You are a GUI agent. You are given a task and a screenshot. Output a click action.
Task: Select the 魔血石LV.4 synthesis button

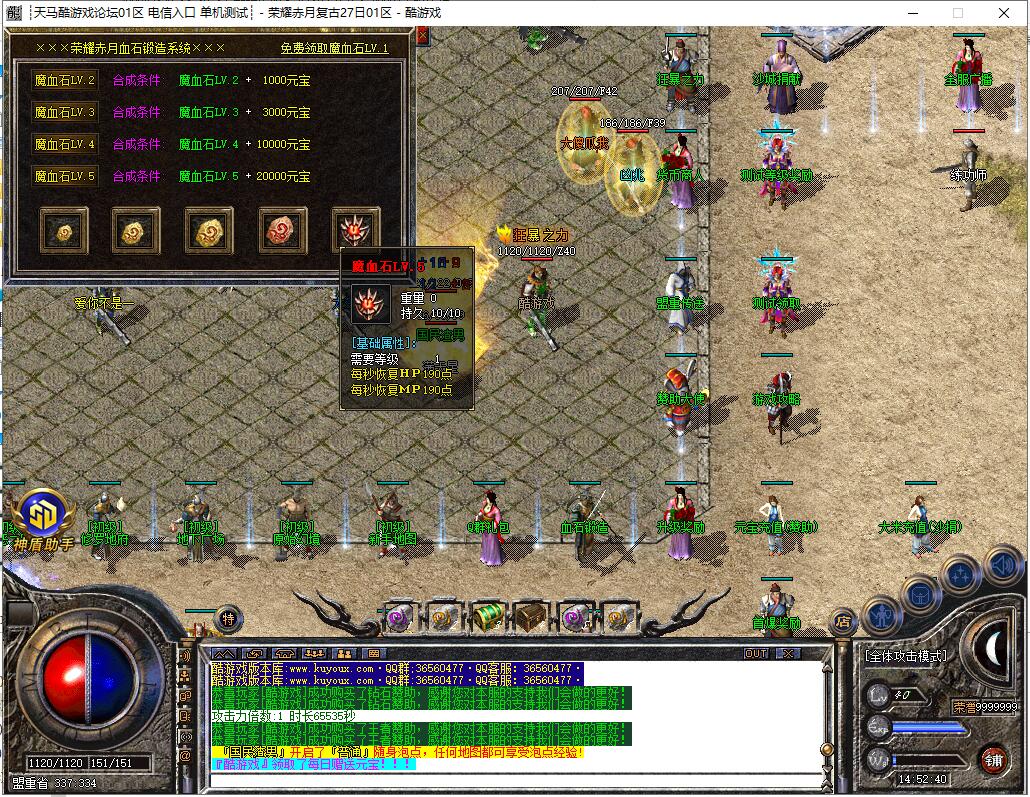coord(64,145)
